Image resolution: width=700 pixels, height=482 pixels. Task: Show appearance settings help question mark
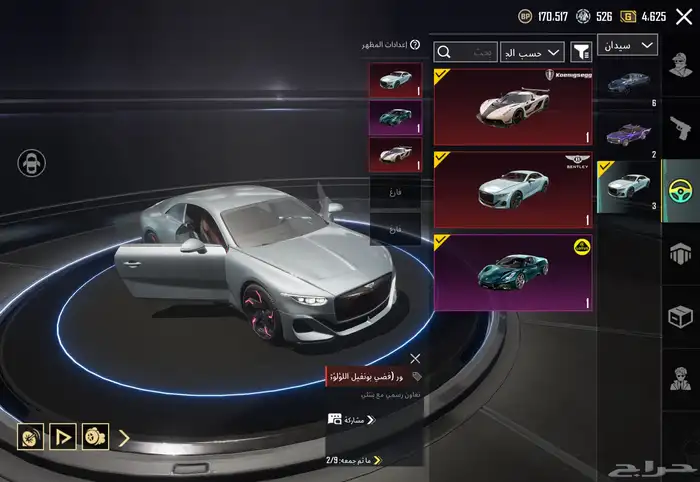415,45
